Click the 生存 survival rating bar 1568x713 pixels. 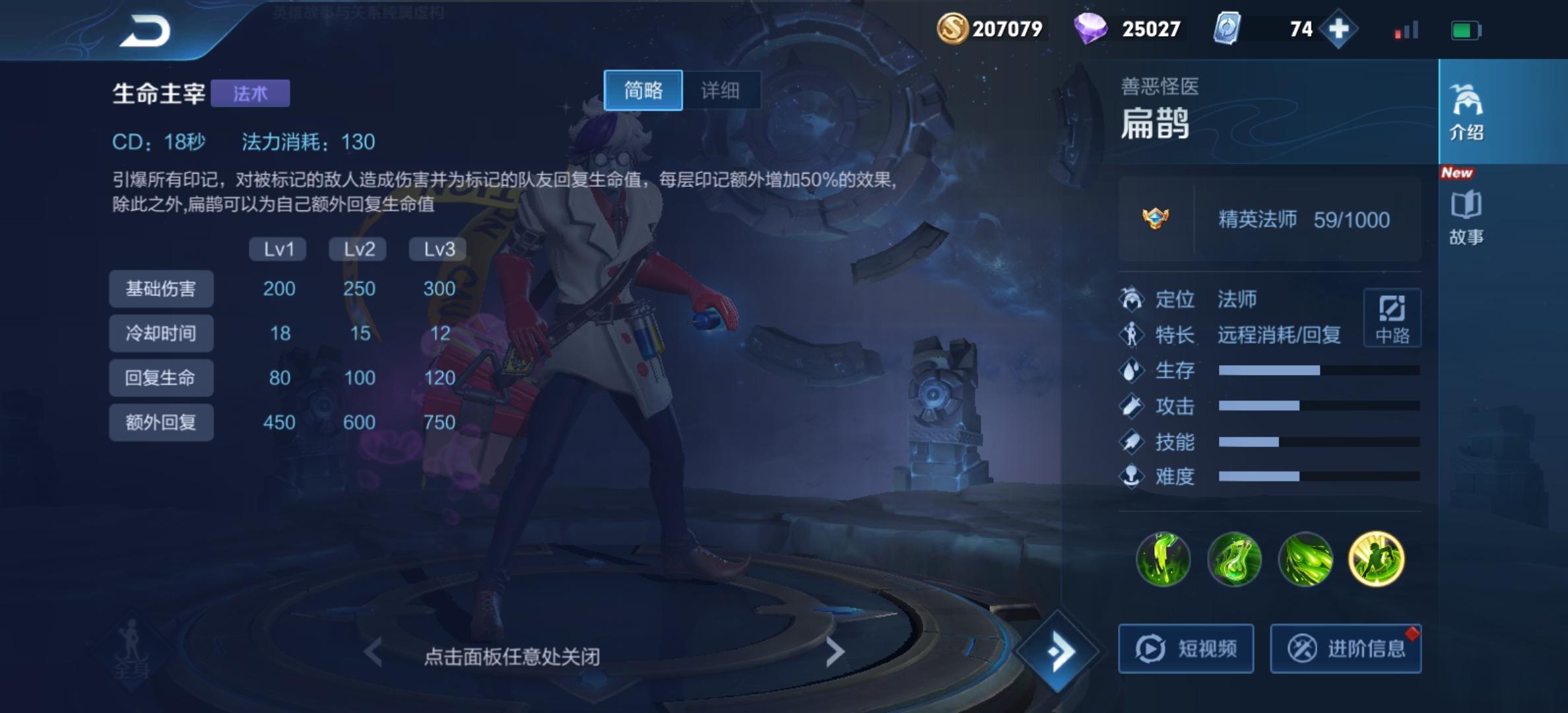coord(1313,371)
